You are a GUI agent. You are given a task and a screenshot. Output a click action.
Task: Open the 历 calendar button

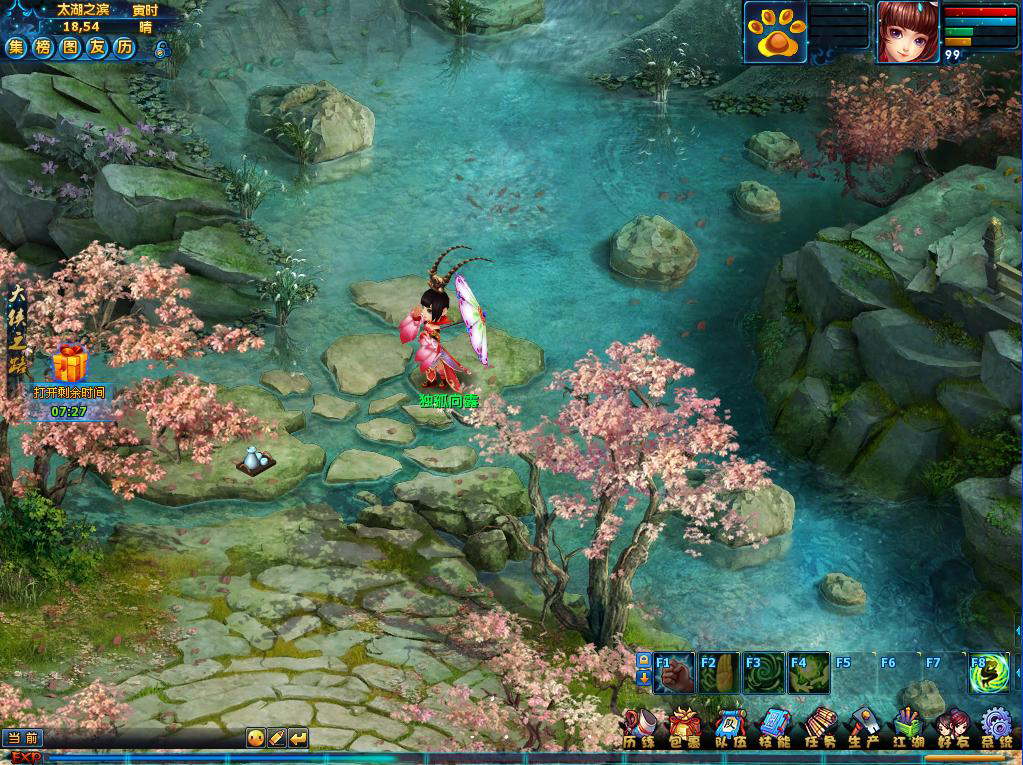point(124,48)
